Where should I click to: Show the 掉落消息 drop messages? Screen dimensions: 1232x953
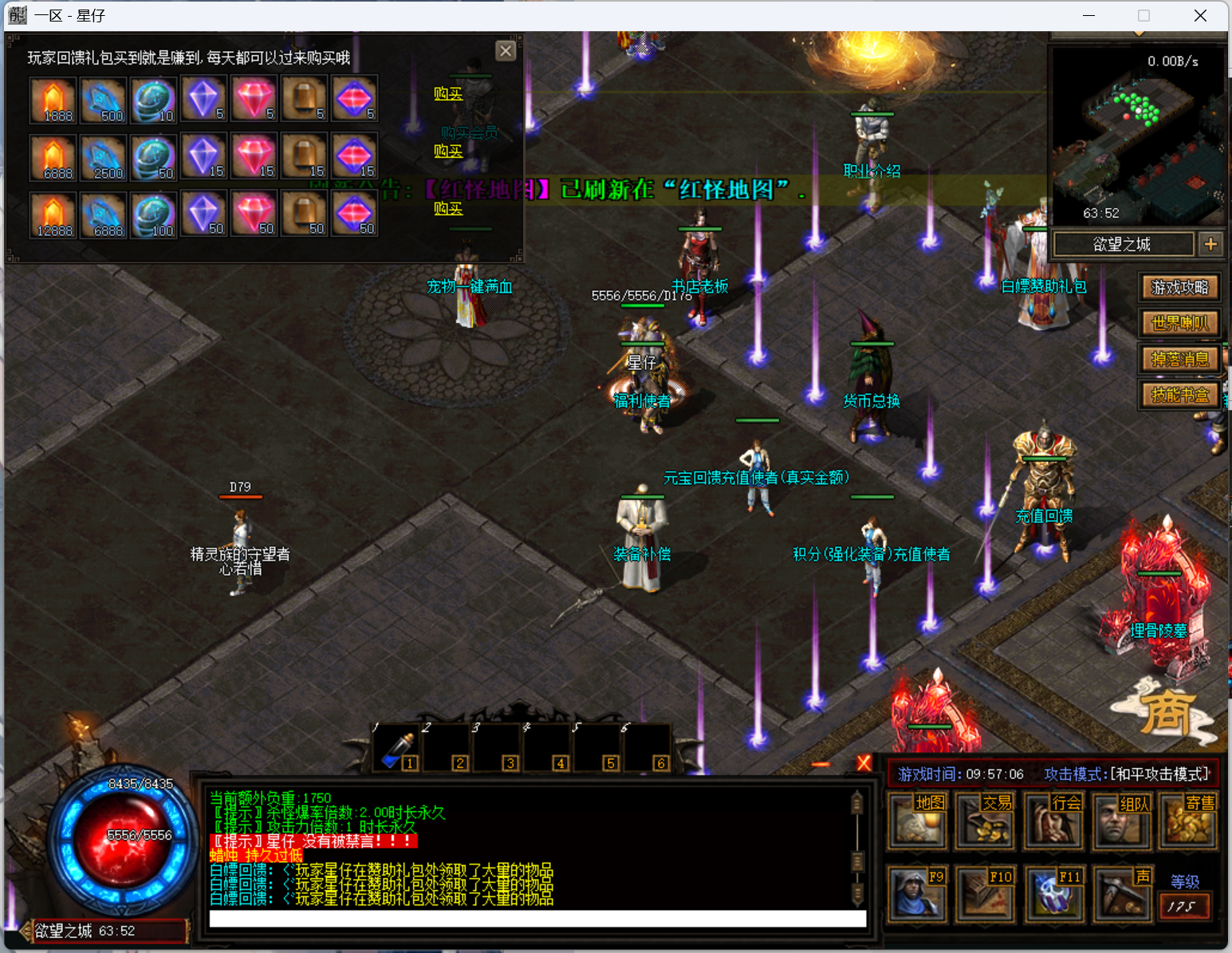coord(1179,359)
